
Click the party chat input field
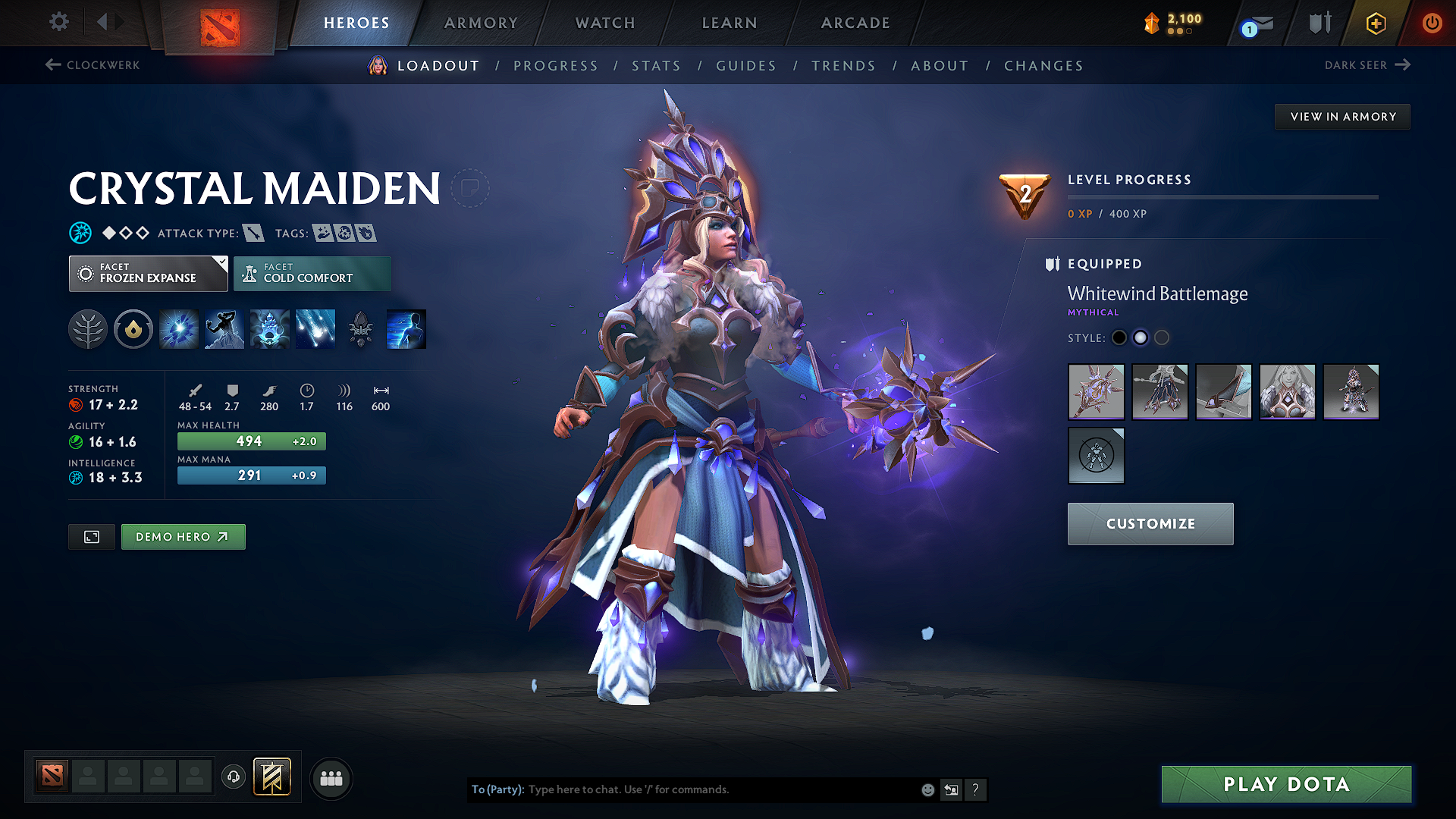[x=682, y=789]
